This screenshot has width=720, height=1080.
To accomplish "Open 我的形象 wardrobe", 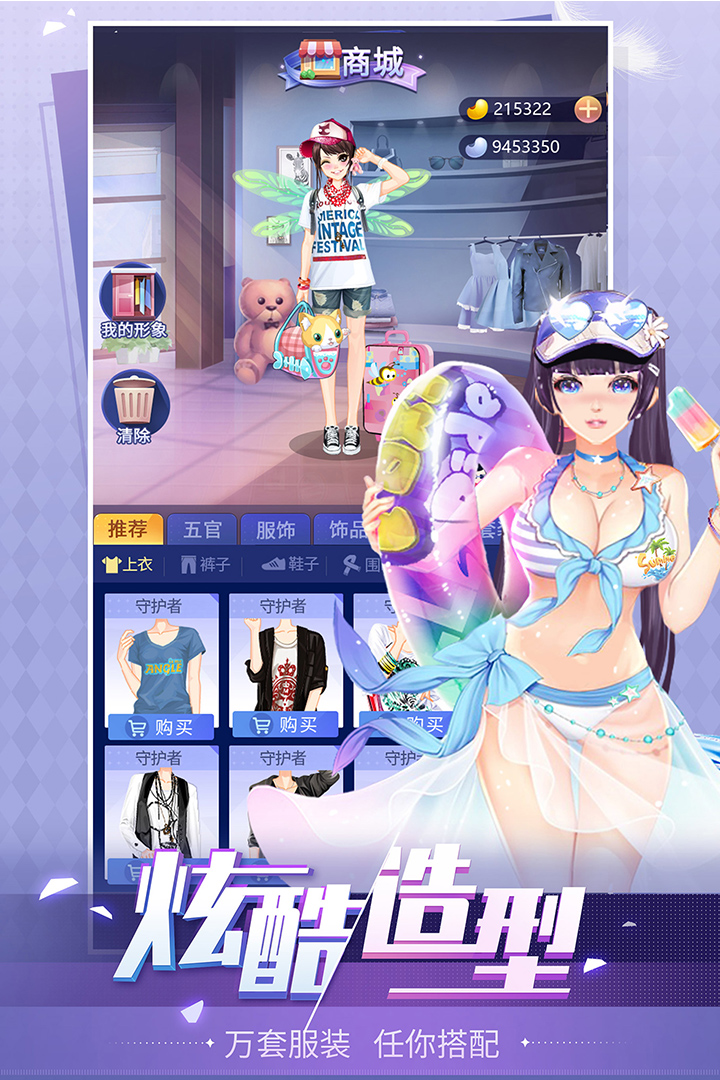I will point(134,300).
